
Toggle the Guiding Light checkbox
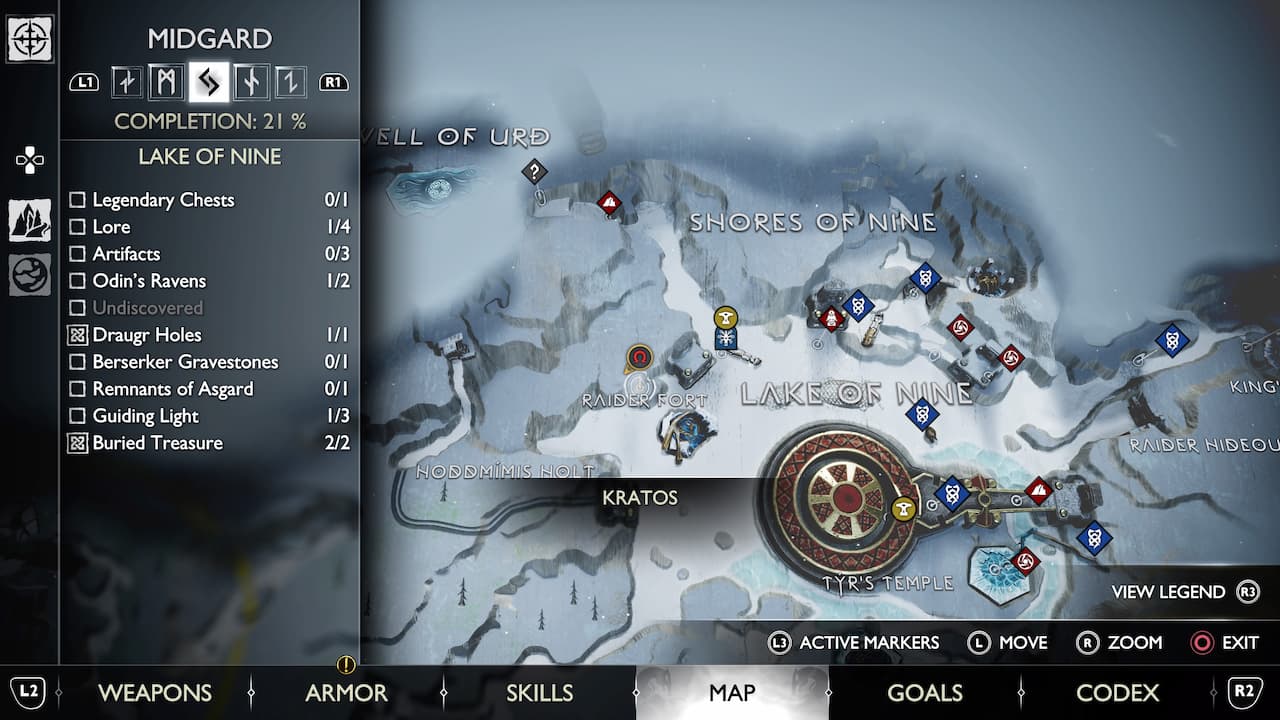pos(77,416)
